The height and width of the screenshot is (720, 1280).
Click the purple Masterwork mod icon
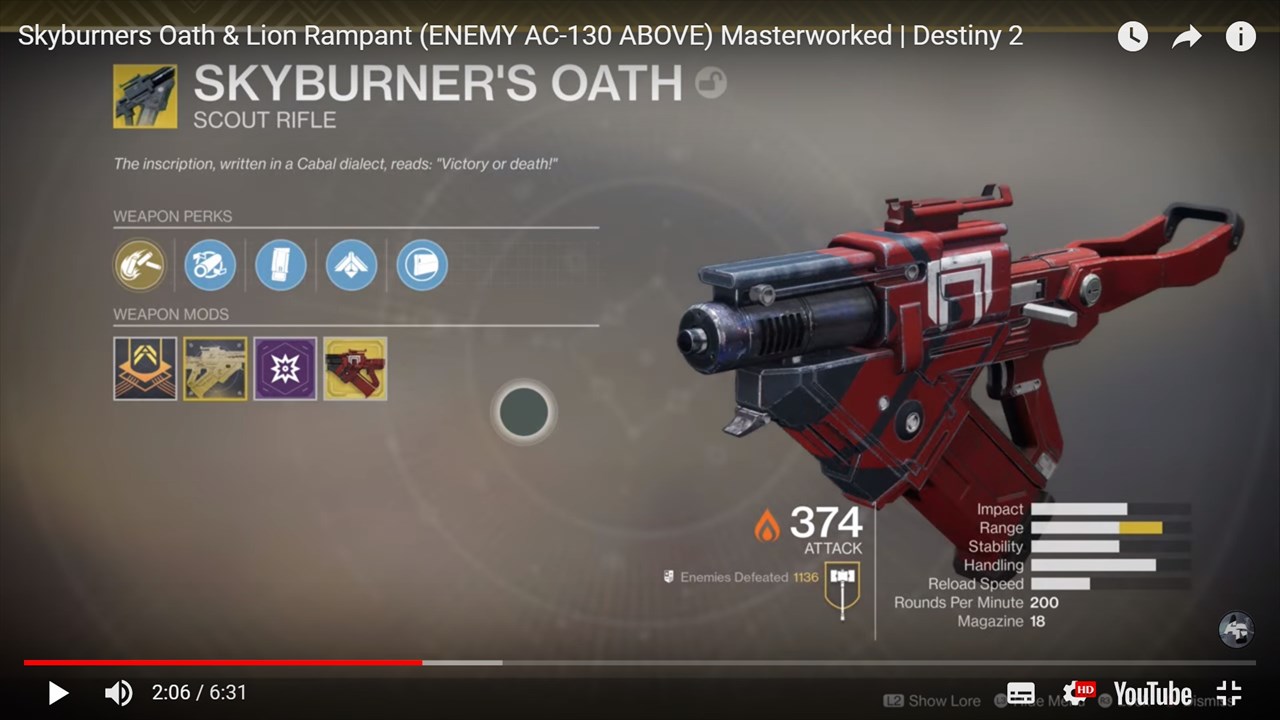pos(285,368)
